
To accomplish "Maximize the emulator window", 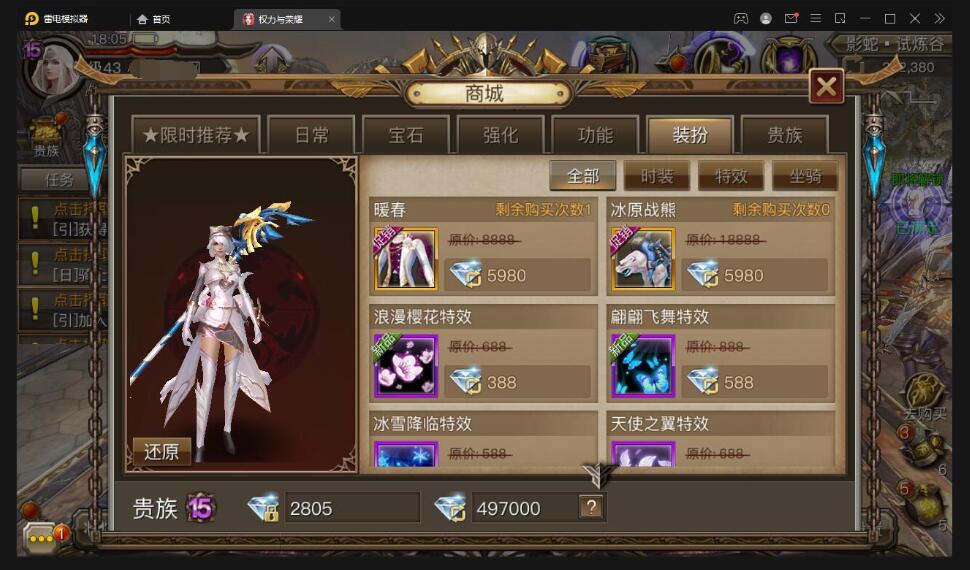I will (x=890, y=18).
